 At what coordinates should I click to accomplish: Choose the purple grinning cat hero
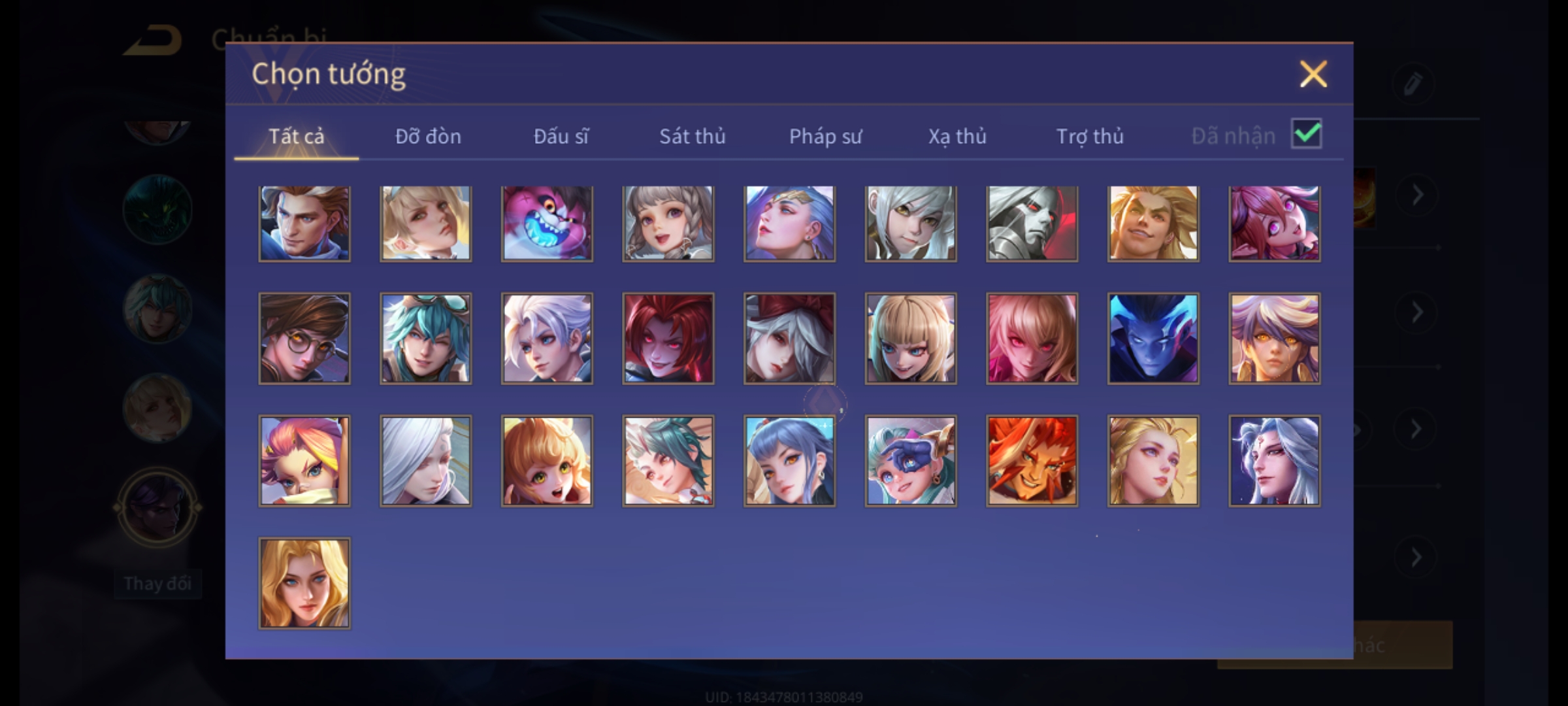547,224
